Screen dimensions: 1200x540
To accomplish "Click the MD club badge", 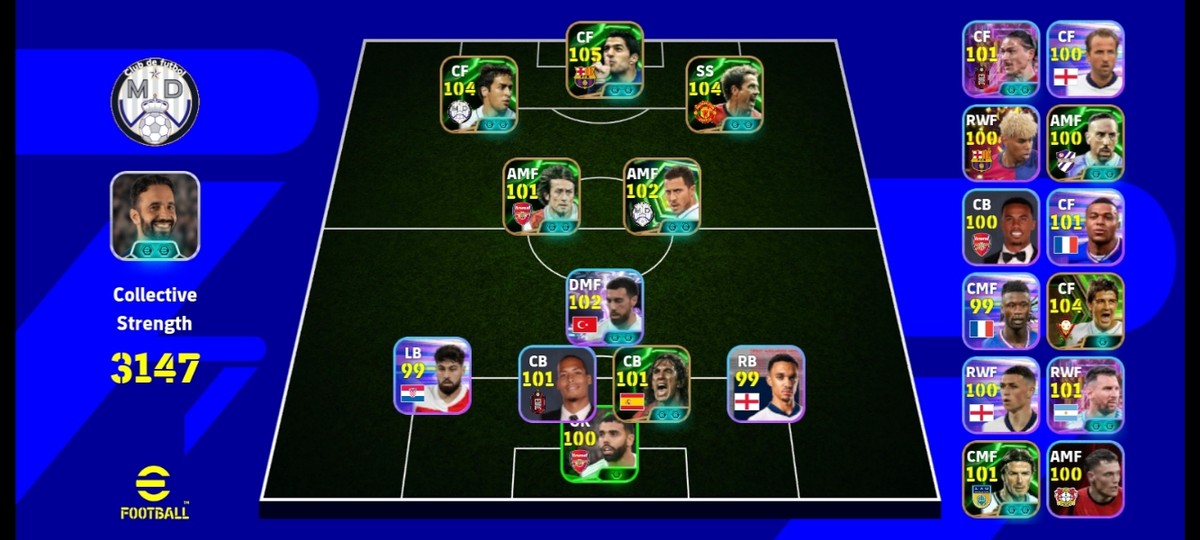I will coord(155,100).
